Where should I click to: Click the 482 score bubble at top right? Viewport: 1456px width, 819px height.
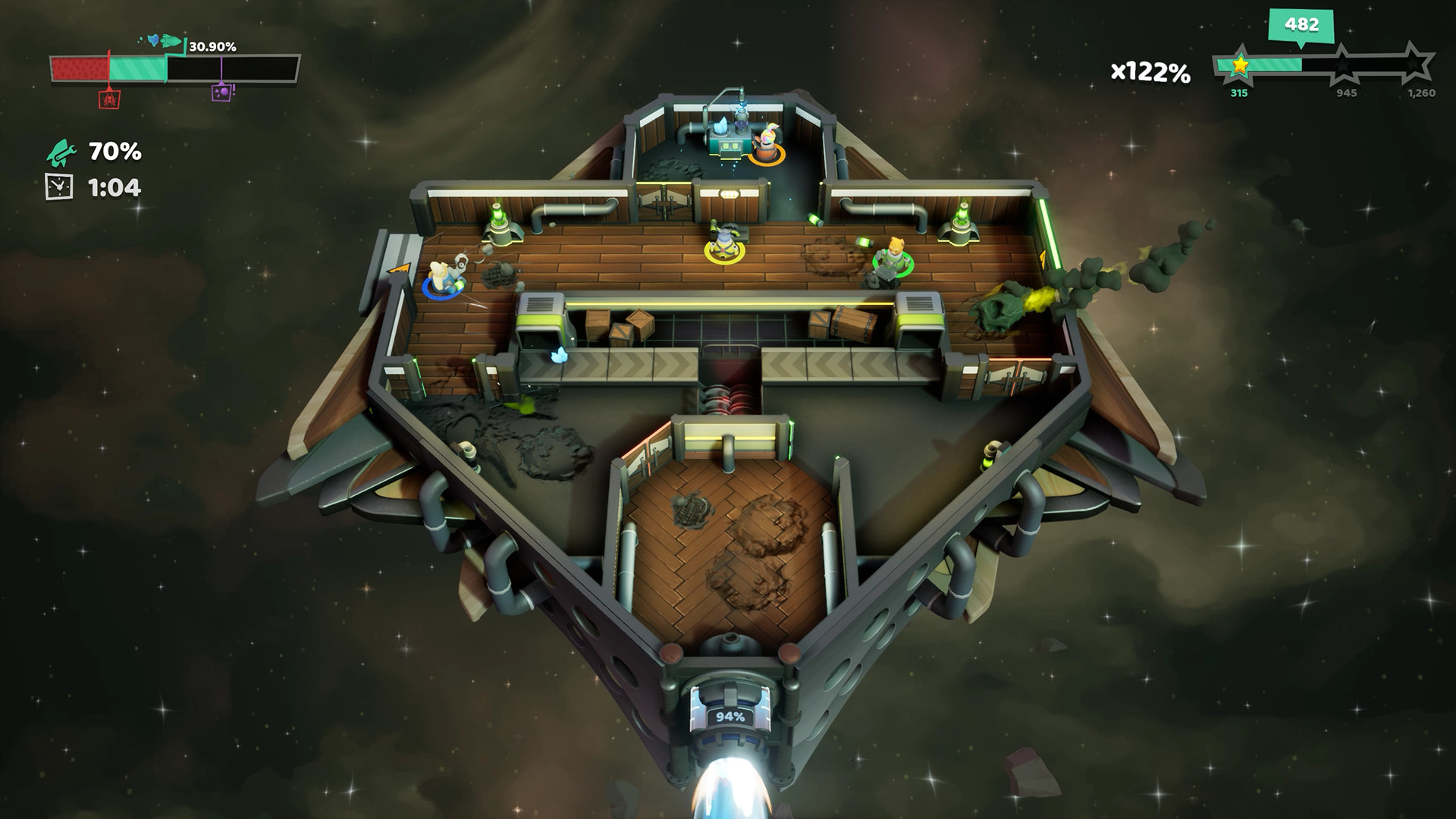pos(1300,24)
